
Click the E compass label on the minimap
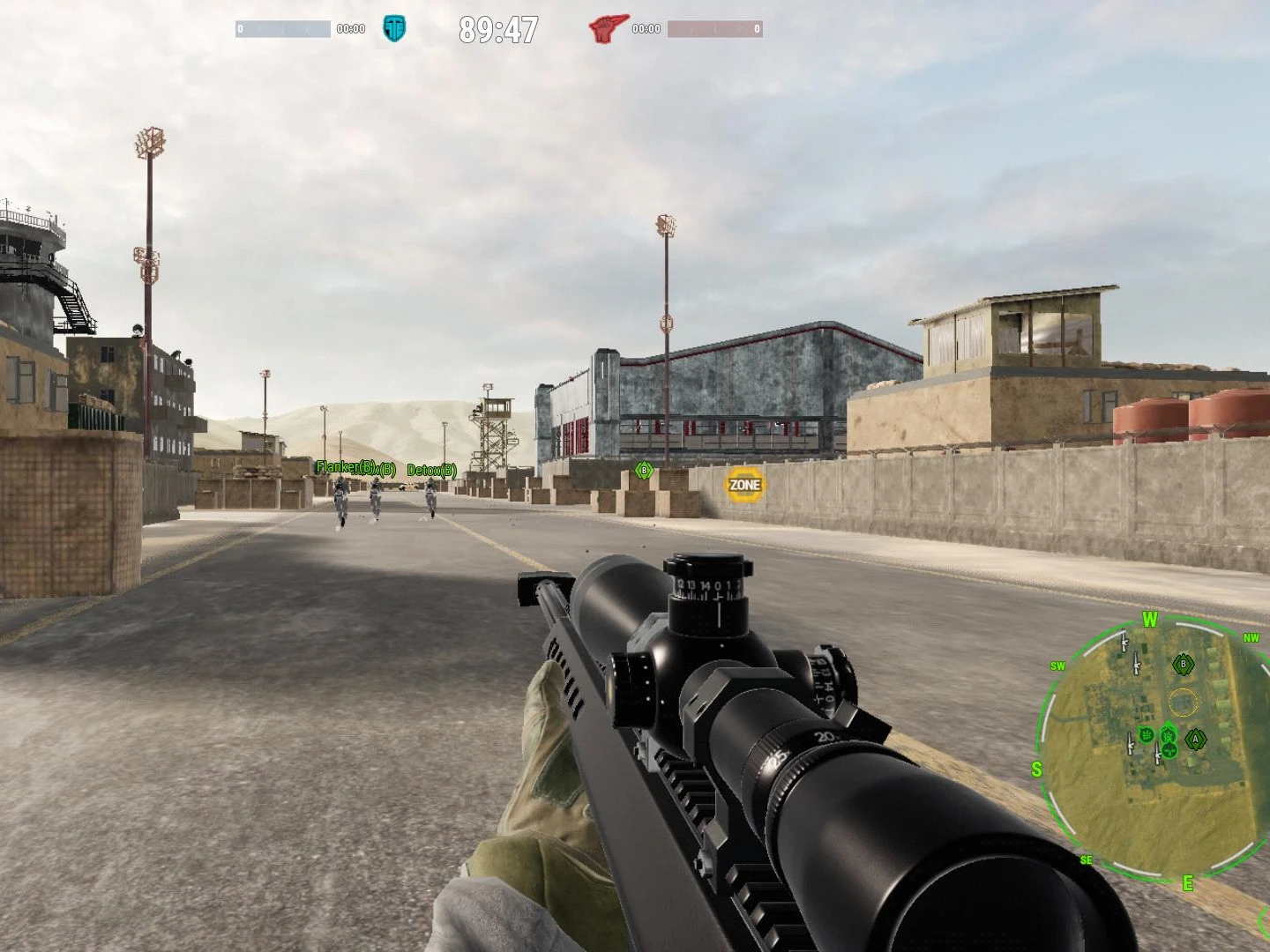pos(1188,881)
